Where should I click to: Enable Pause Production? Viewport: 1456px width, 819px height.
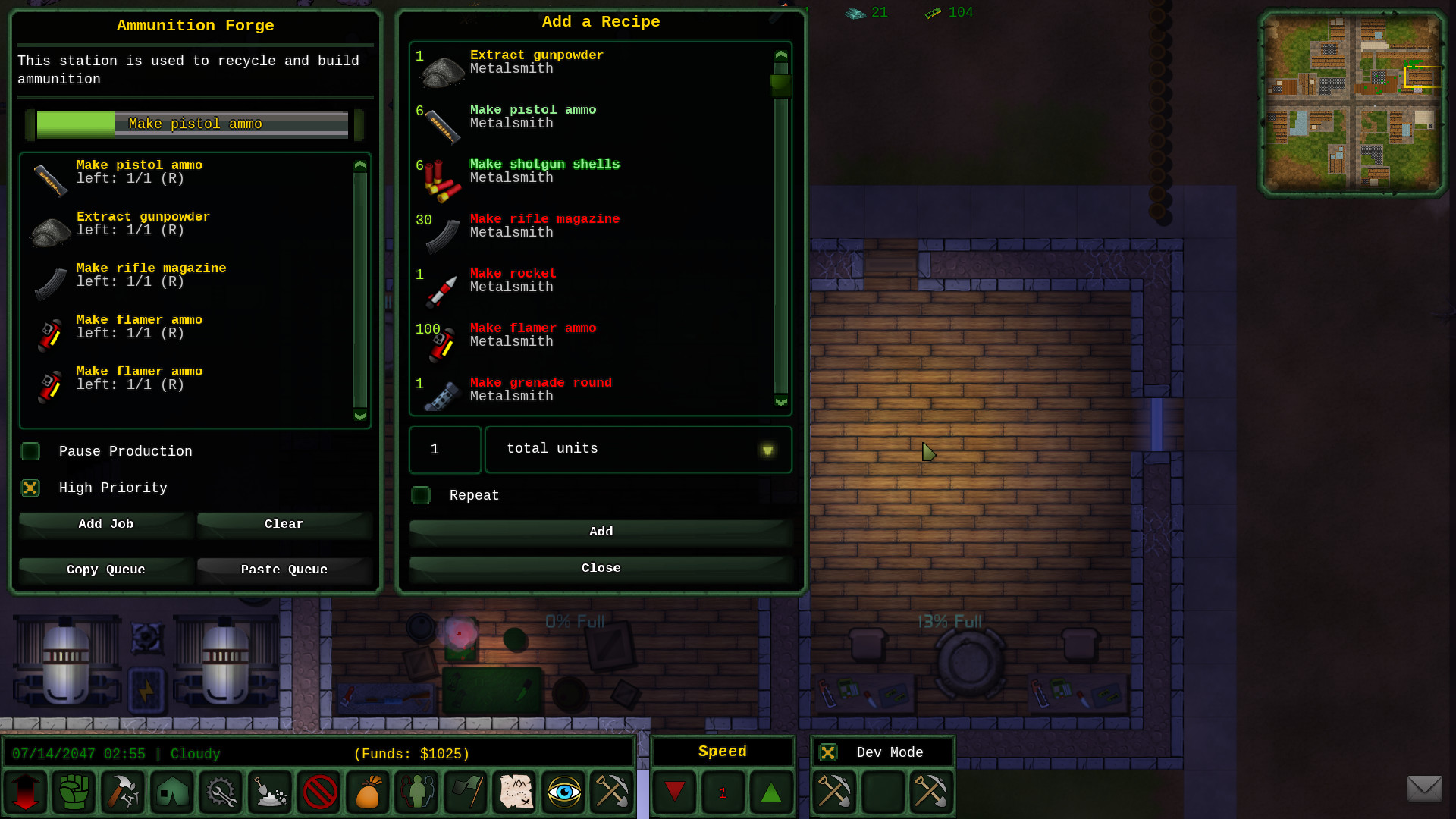click(30, 451)
